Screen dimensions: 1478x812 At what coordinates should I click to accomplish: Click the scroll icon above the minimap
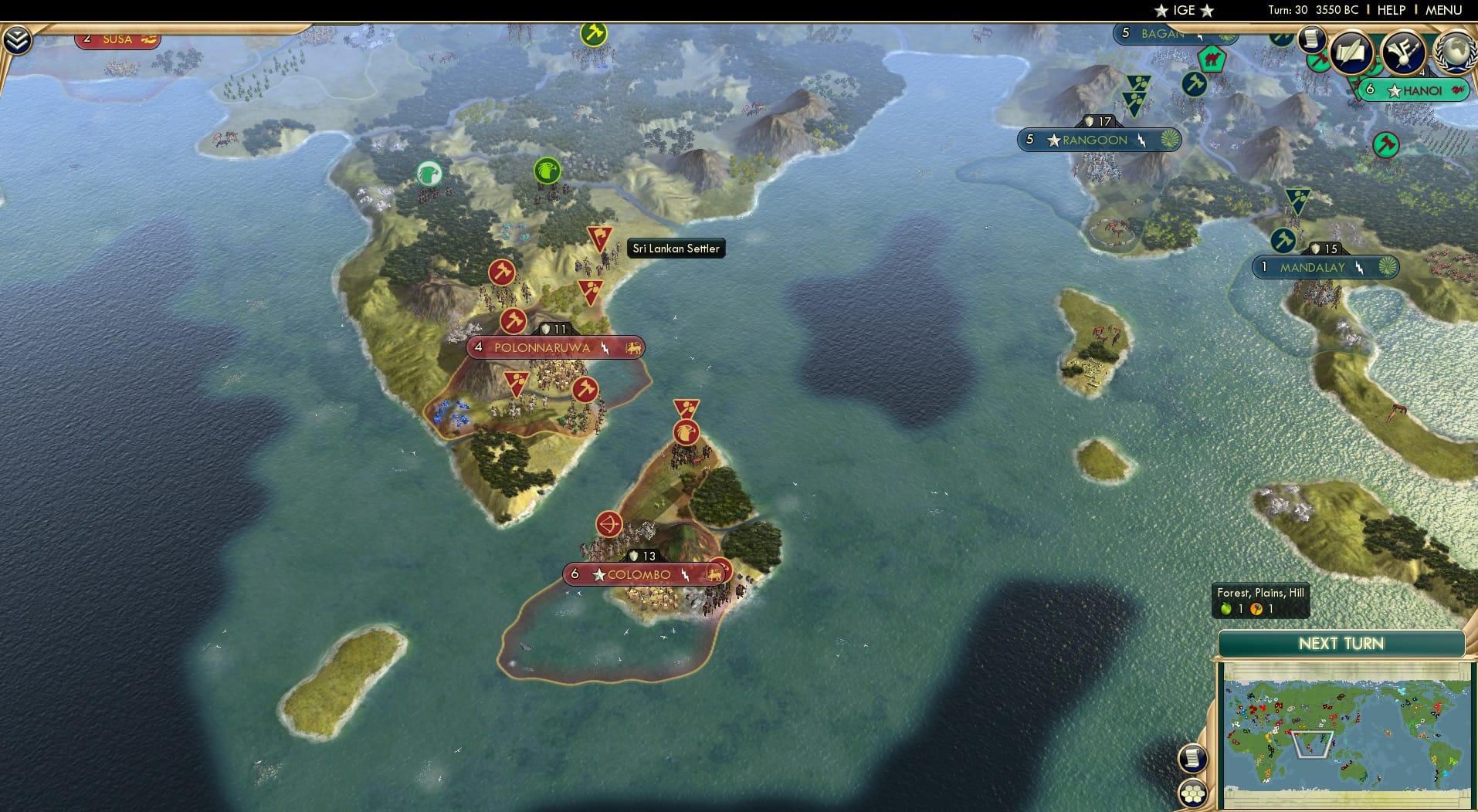pyautogui.click(x=1192, y=757)
